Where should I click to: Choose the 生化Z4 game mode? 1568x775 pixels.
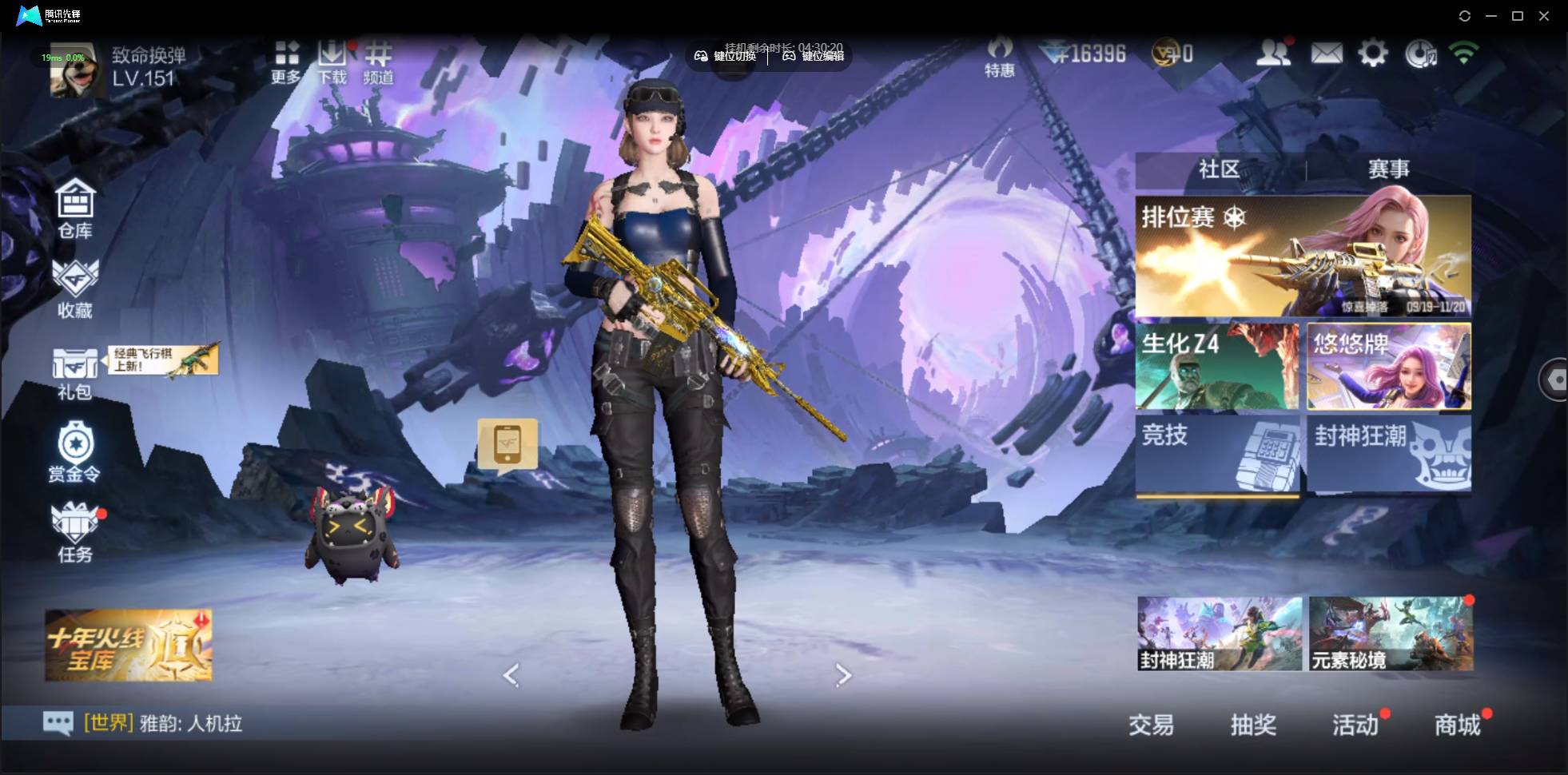click(1217, 367)
